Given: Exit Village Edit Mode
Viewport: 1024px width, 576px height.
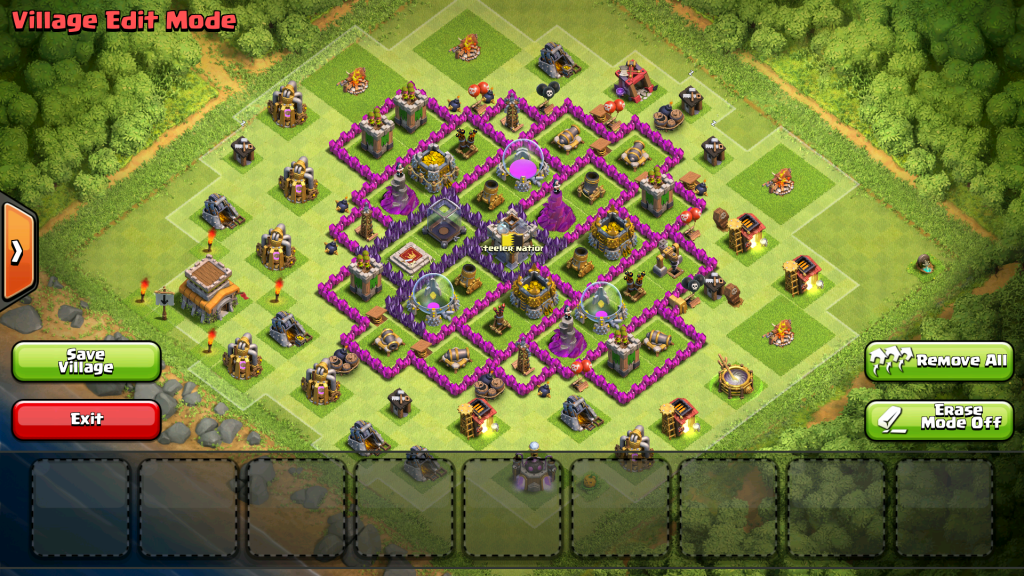Looking at the screenshot, I should [86, 419].
